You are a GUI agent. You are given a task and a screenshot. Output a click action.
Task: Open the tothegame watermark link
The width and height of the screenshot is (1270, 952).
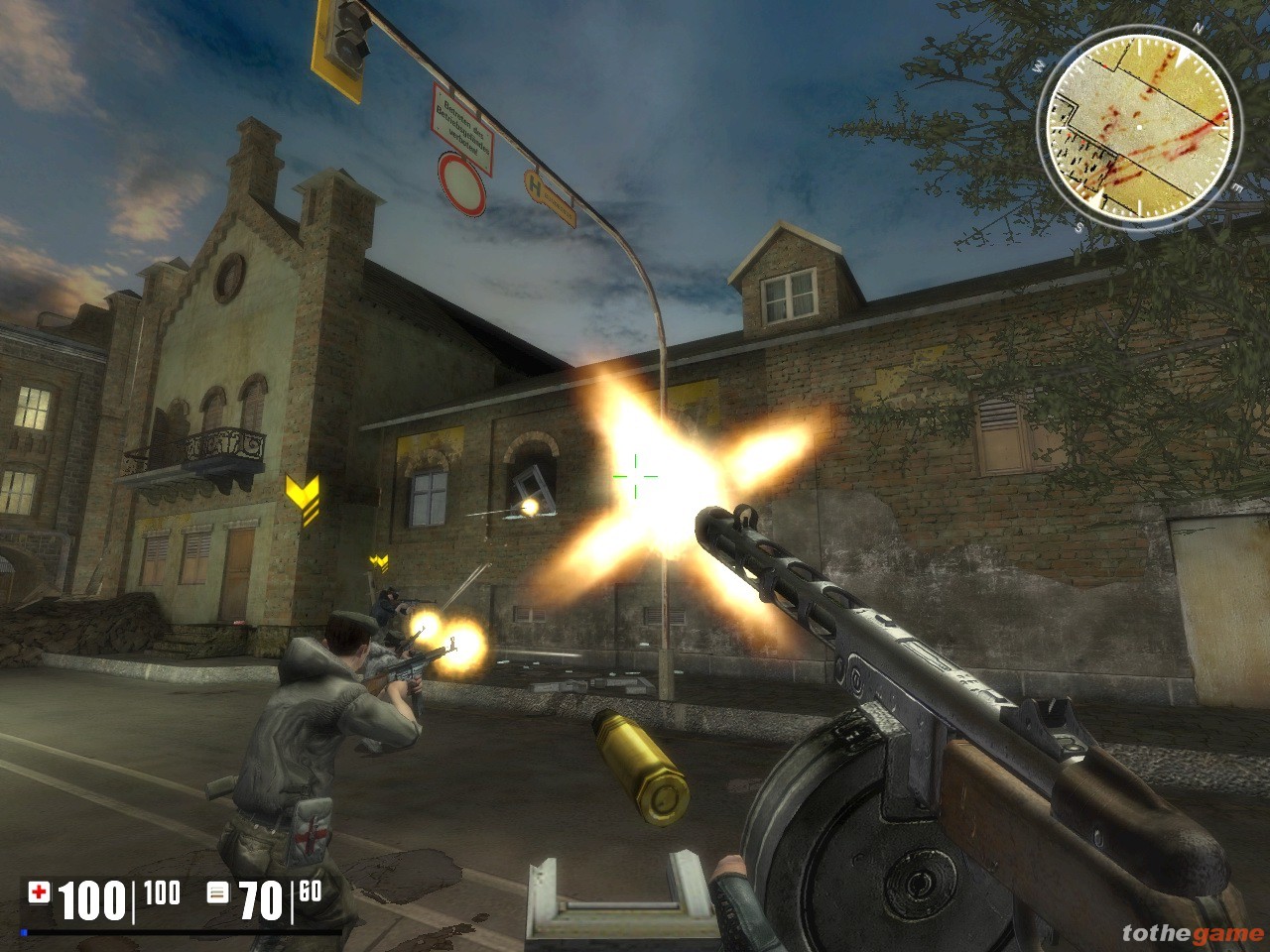(1192, 933)
